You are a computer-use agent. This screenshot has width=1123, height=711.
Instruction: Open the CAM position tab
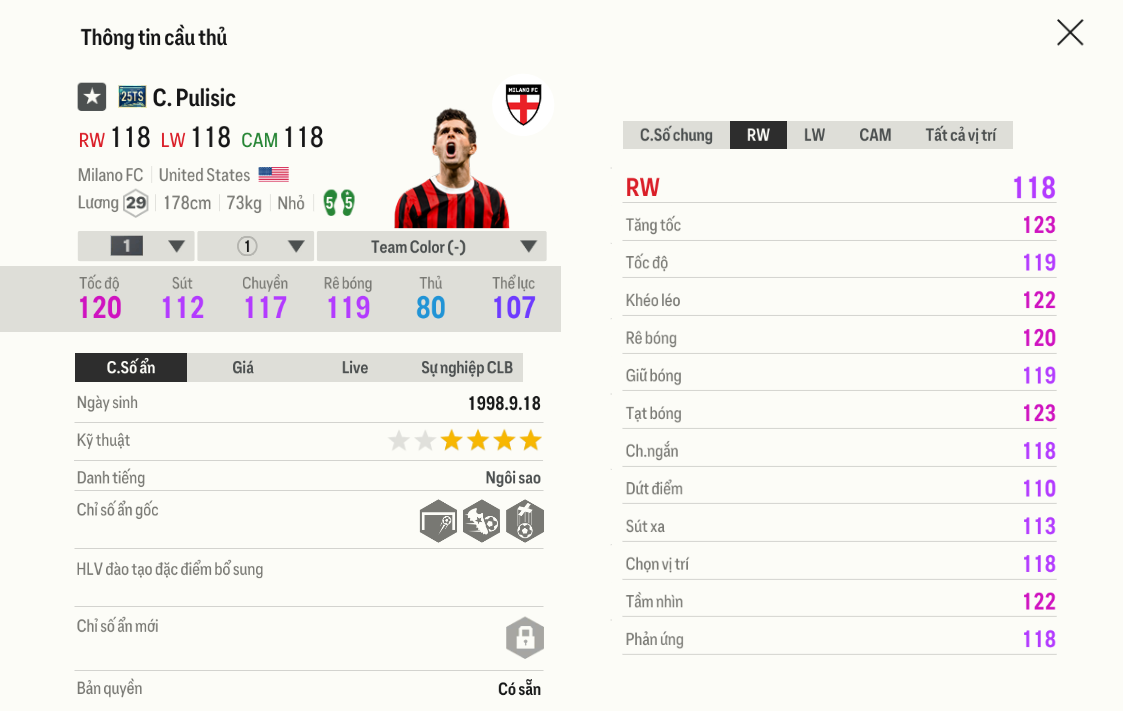click(x=875, y=135)
